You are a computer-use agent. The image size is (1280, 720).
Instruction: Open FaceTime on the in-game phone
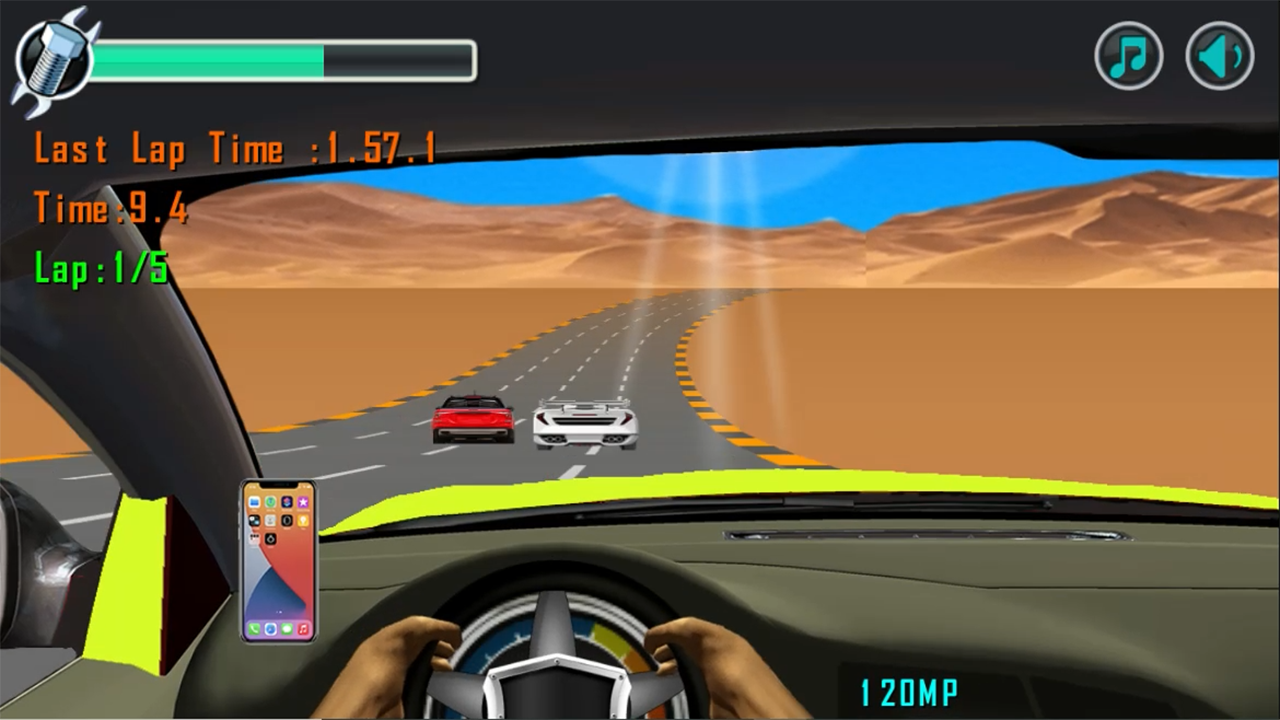coord(270,502)
